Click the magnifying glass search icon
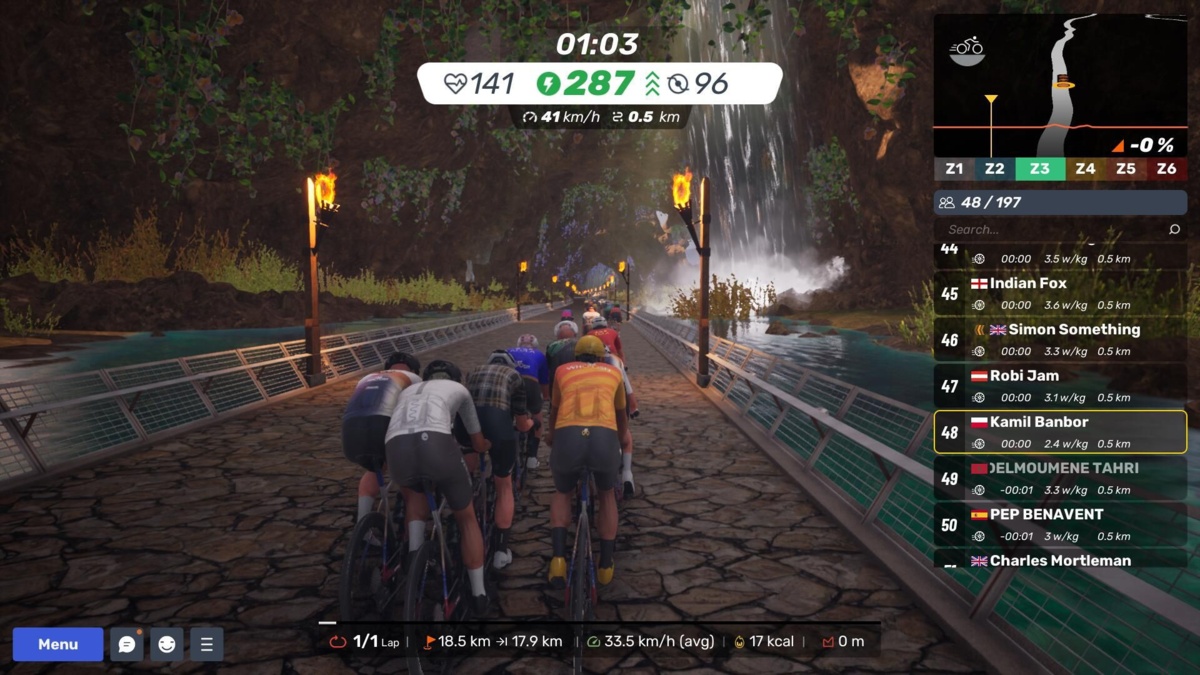 coord(1174,229)
